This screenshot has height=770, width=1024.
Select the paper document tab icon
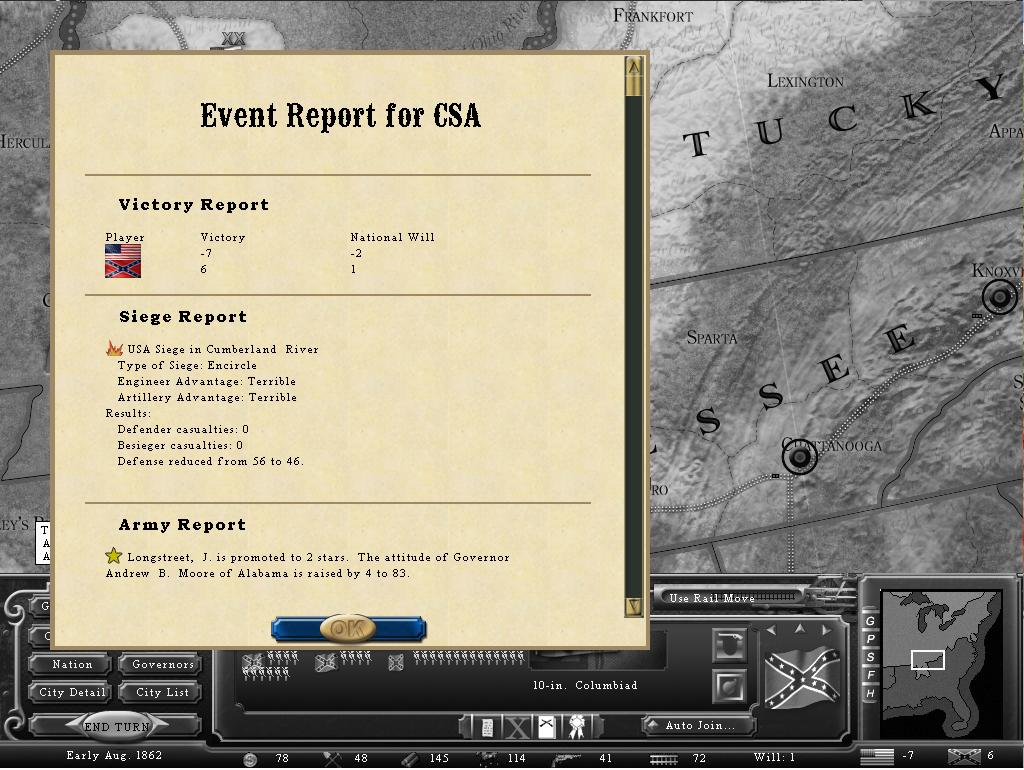[487, 727]
